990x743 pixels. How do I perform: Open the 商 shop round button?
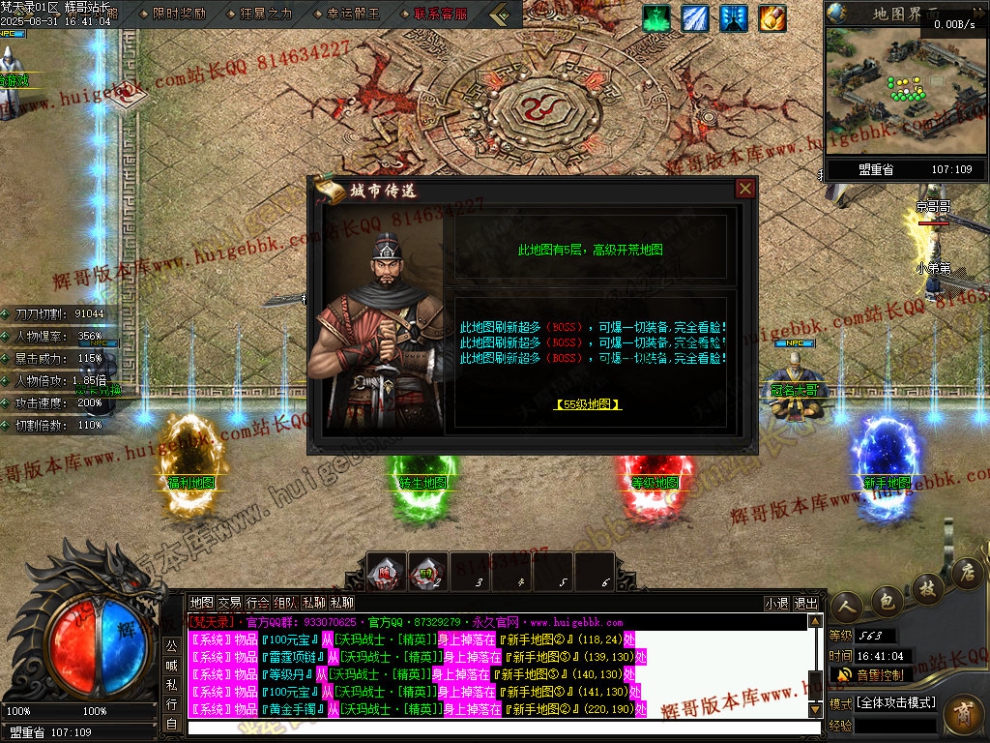[964, 713]
